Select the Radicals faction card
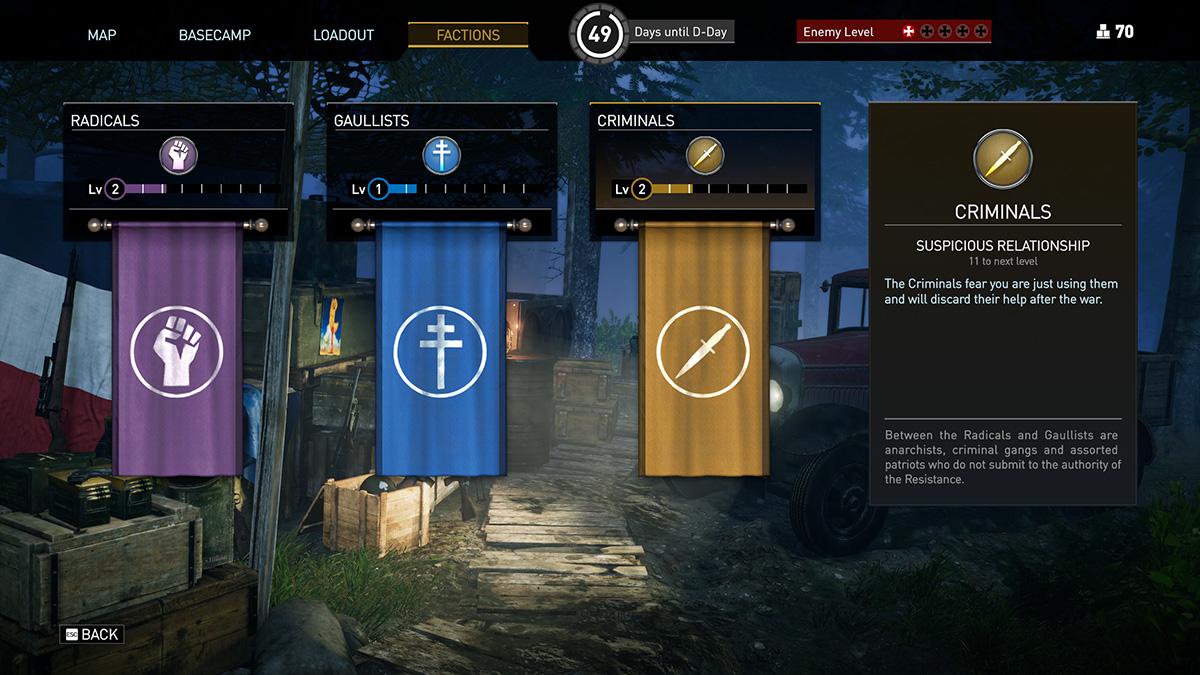 pos(178,158)
